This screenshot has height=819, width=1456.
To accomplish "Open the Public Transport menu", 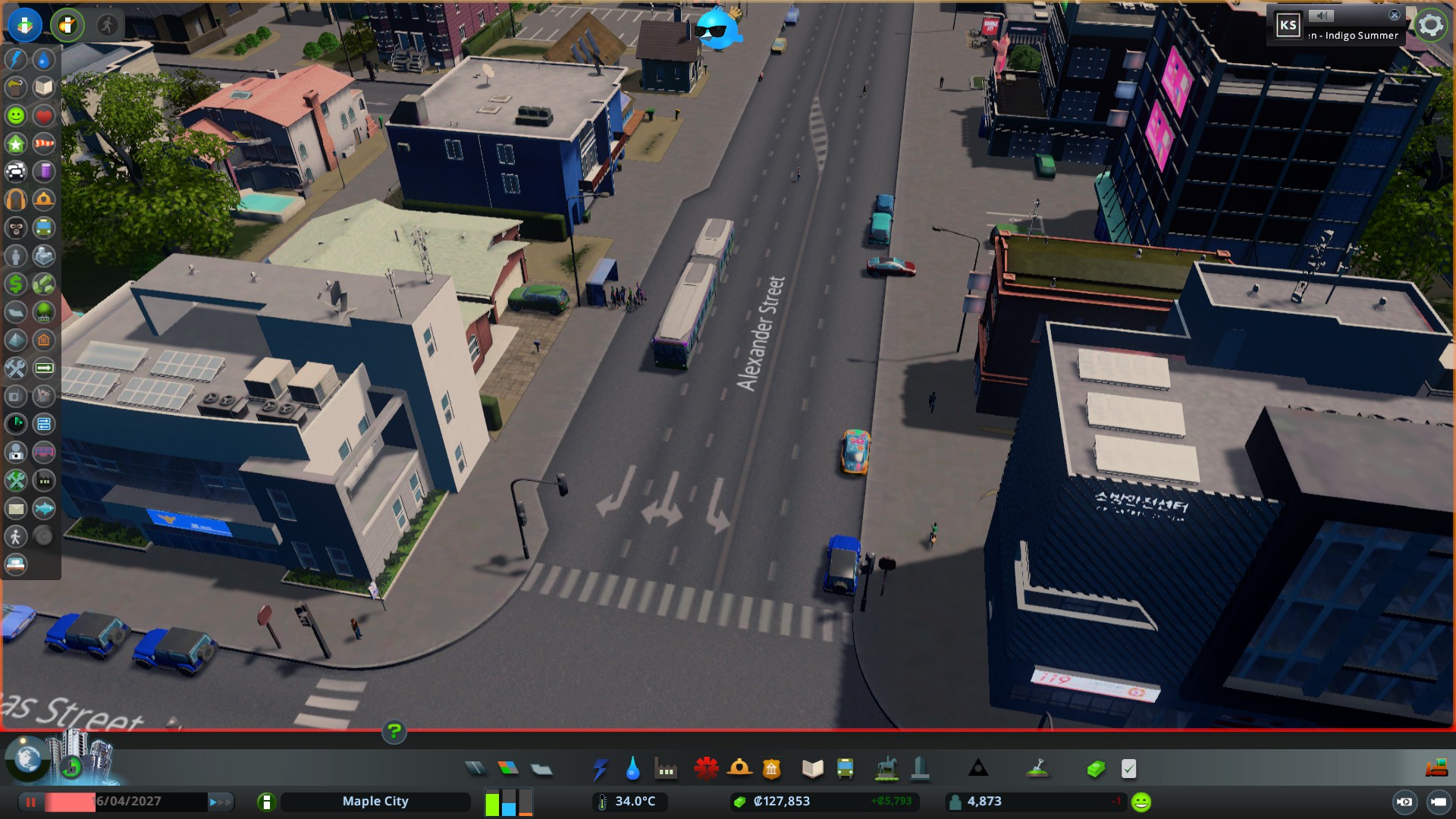I will point(844,768).
